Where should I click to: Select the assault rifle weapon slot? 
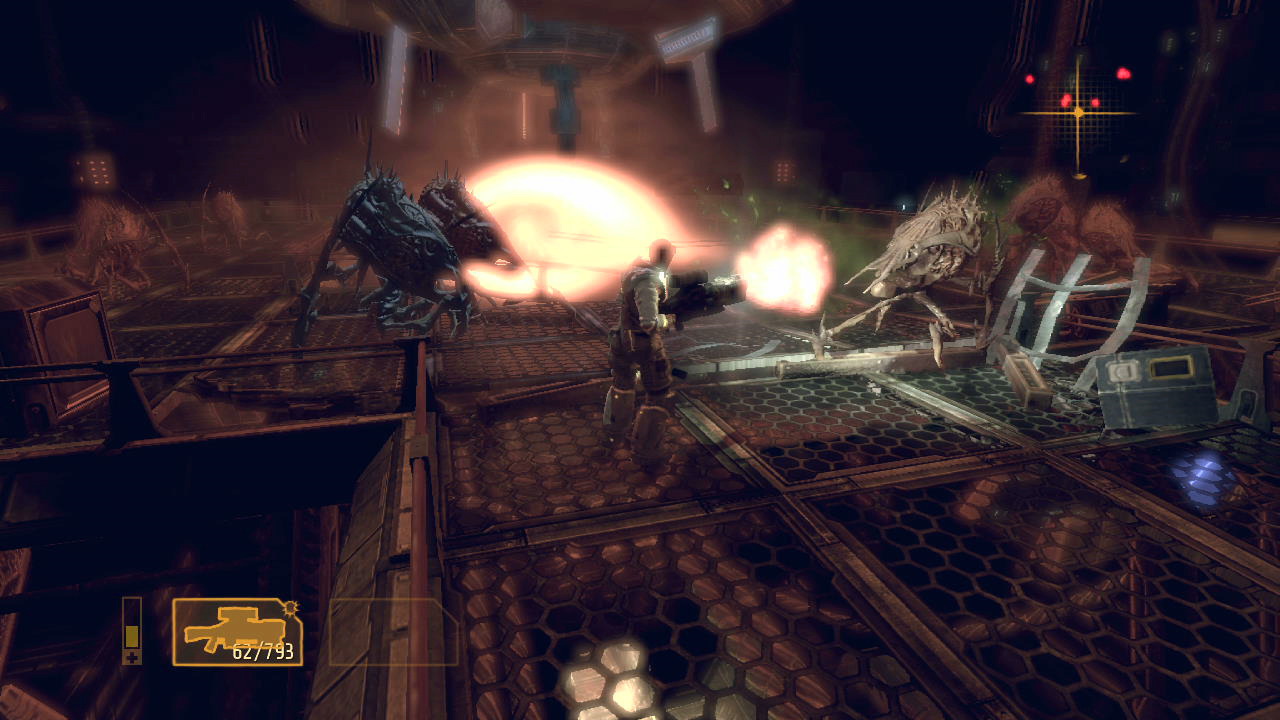coord(237,631)
